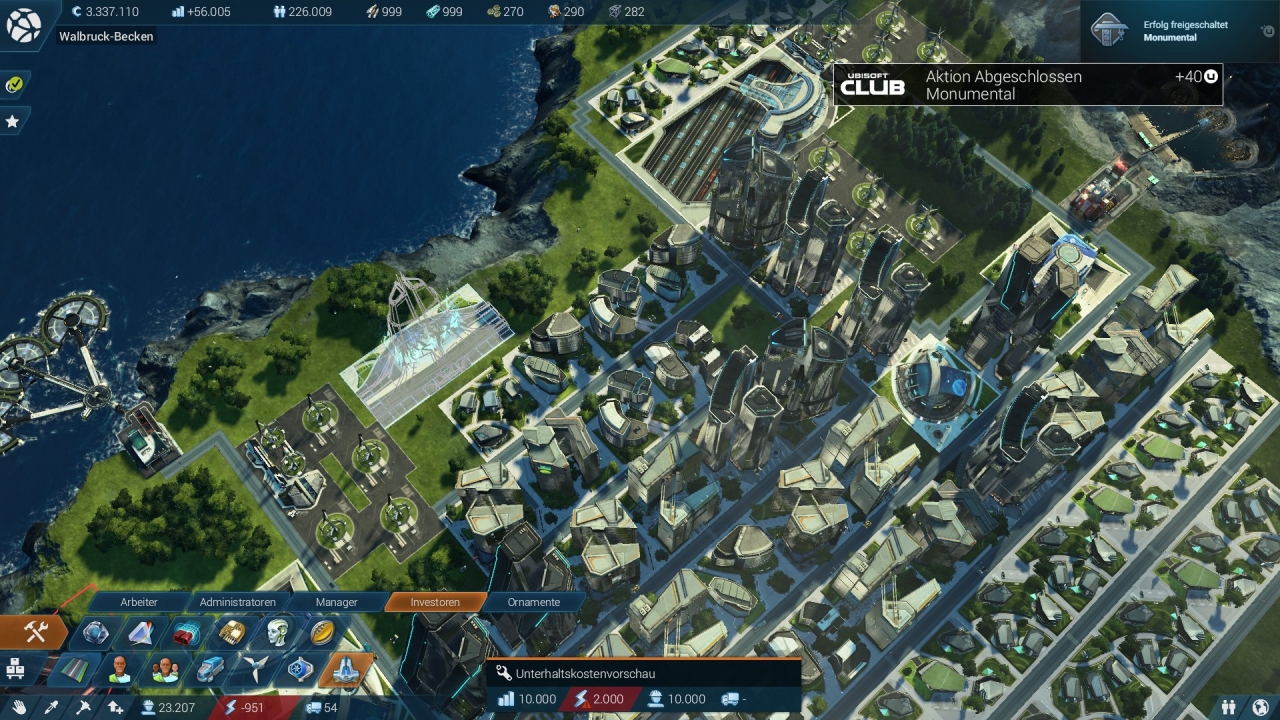Switch to the Arbeiter building tab

click(139, 602)
